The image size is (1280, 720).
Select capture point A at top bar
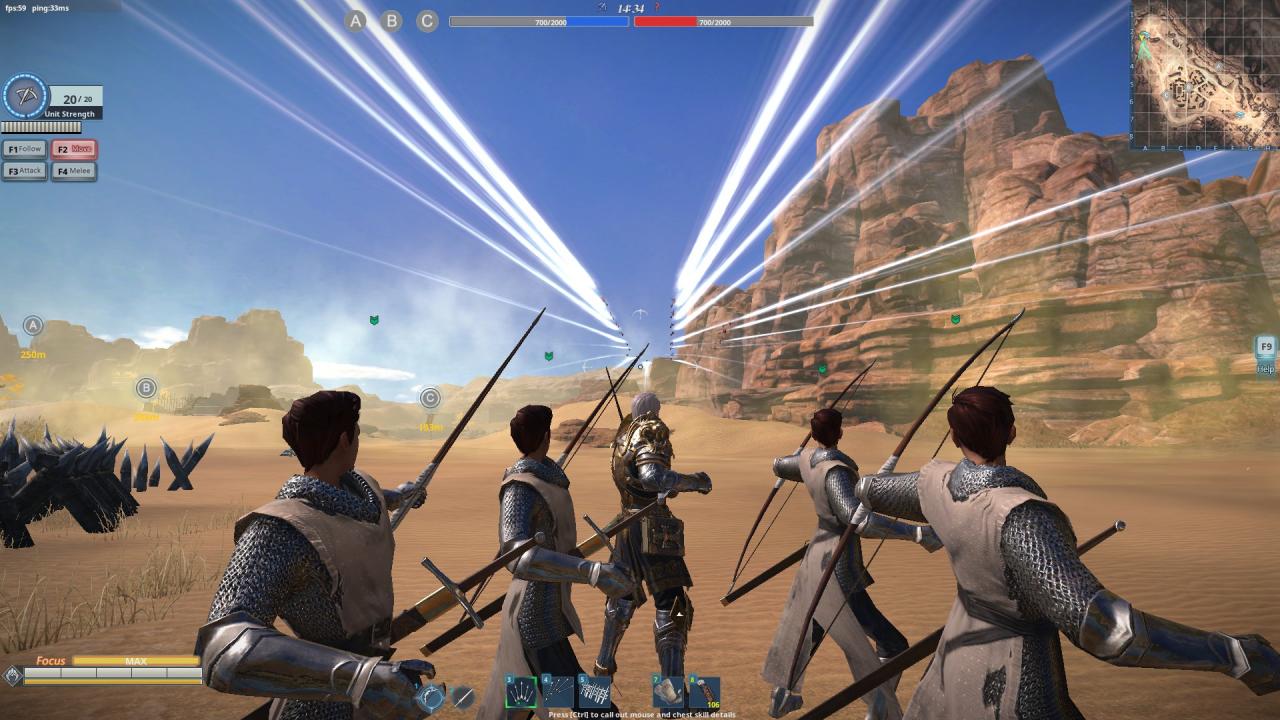356,20
